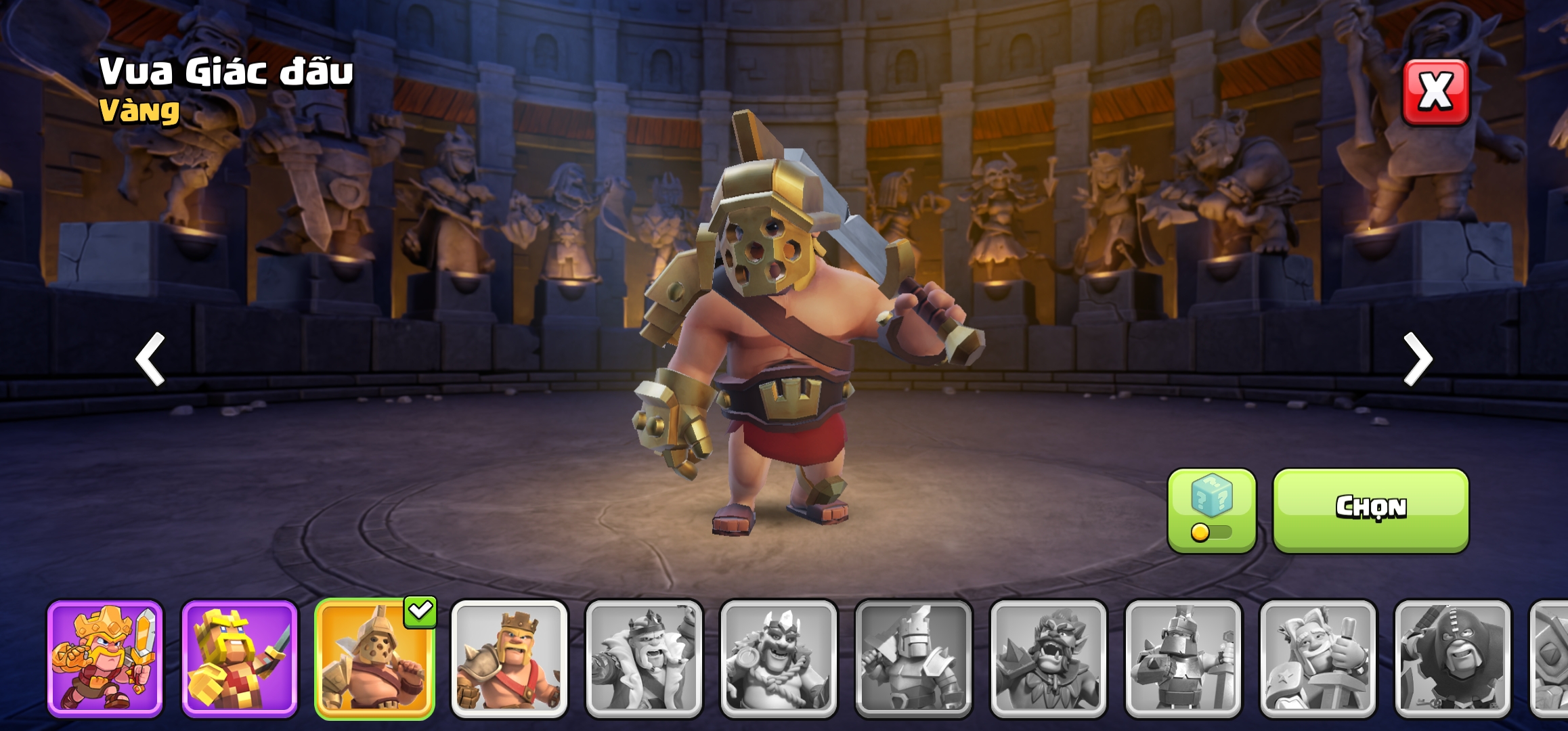Select the cartoon golden-crown king skin
The height and width of the screenshot is (731, 1568).
(x=105, y=658)
